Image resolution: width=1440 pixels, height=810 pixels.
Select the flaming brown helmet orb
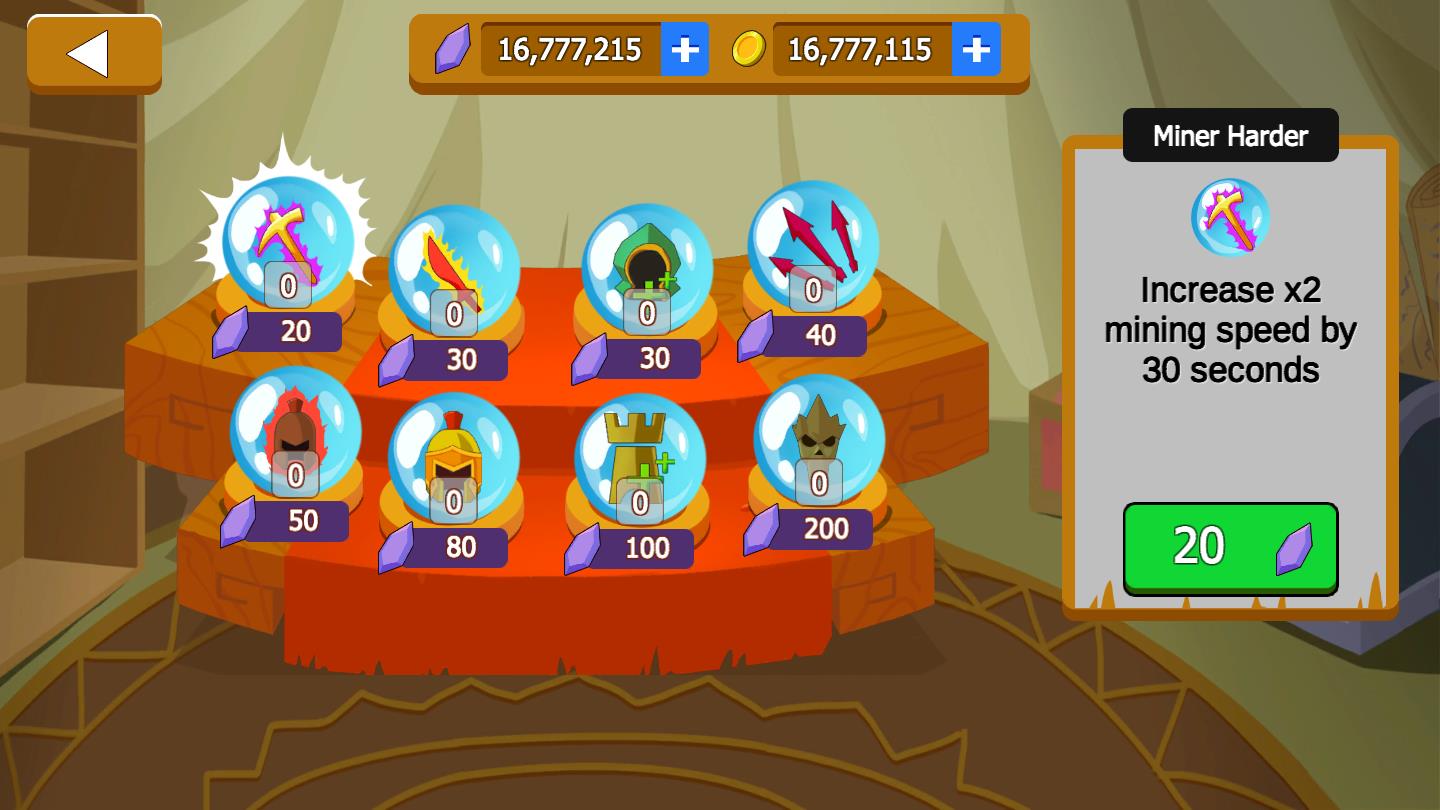pos(295,430)
